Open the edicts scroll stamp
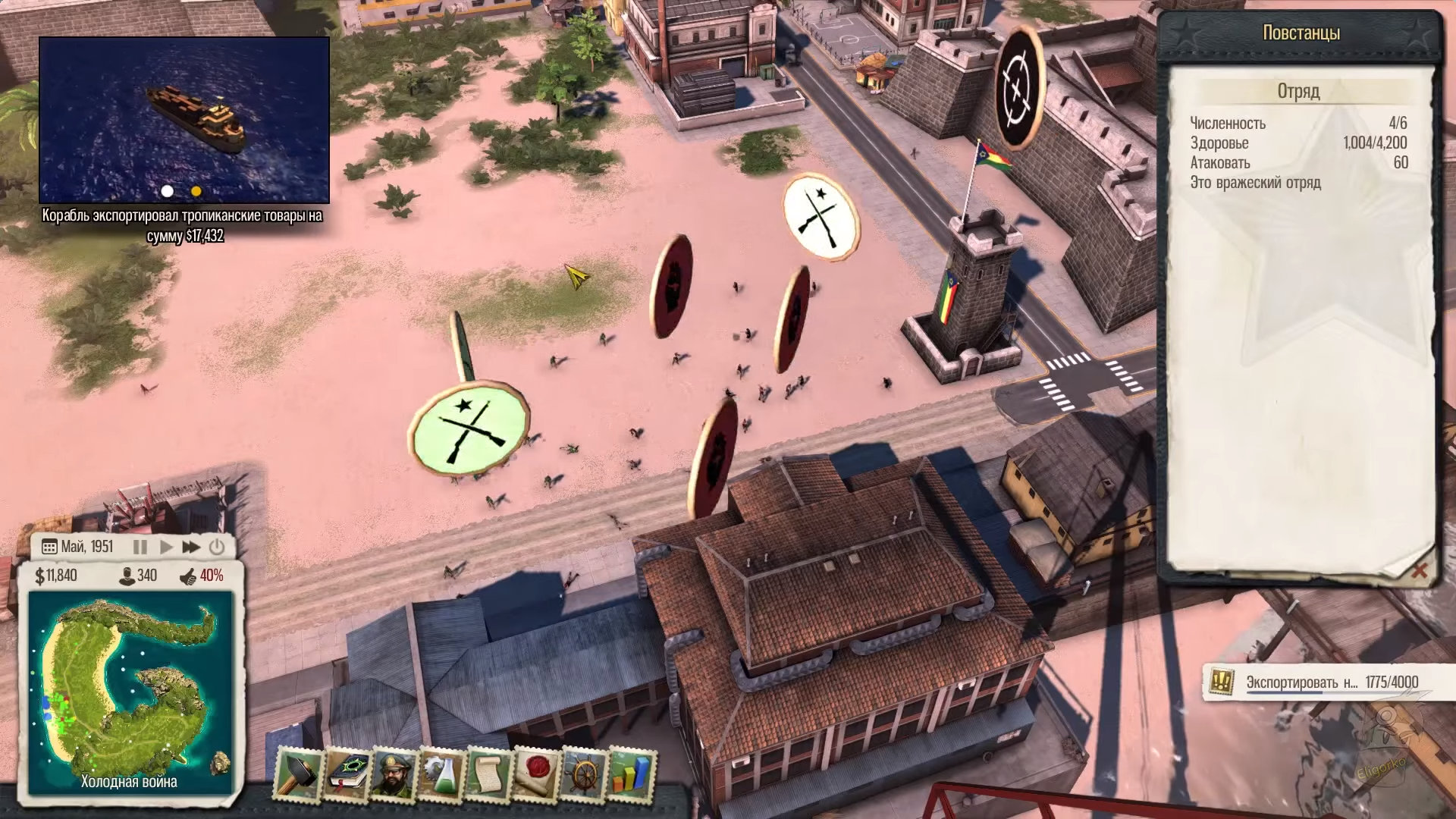This screenshot has width=1456, height=819. 488,775
